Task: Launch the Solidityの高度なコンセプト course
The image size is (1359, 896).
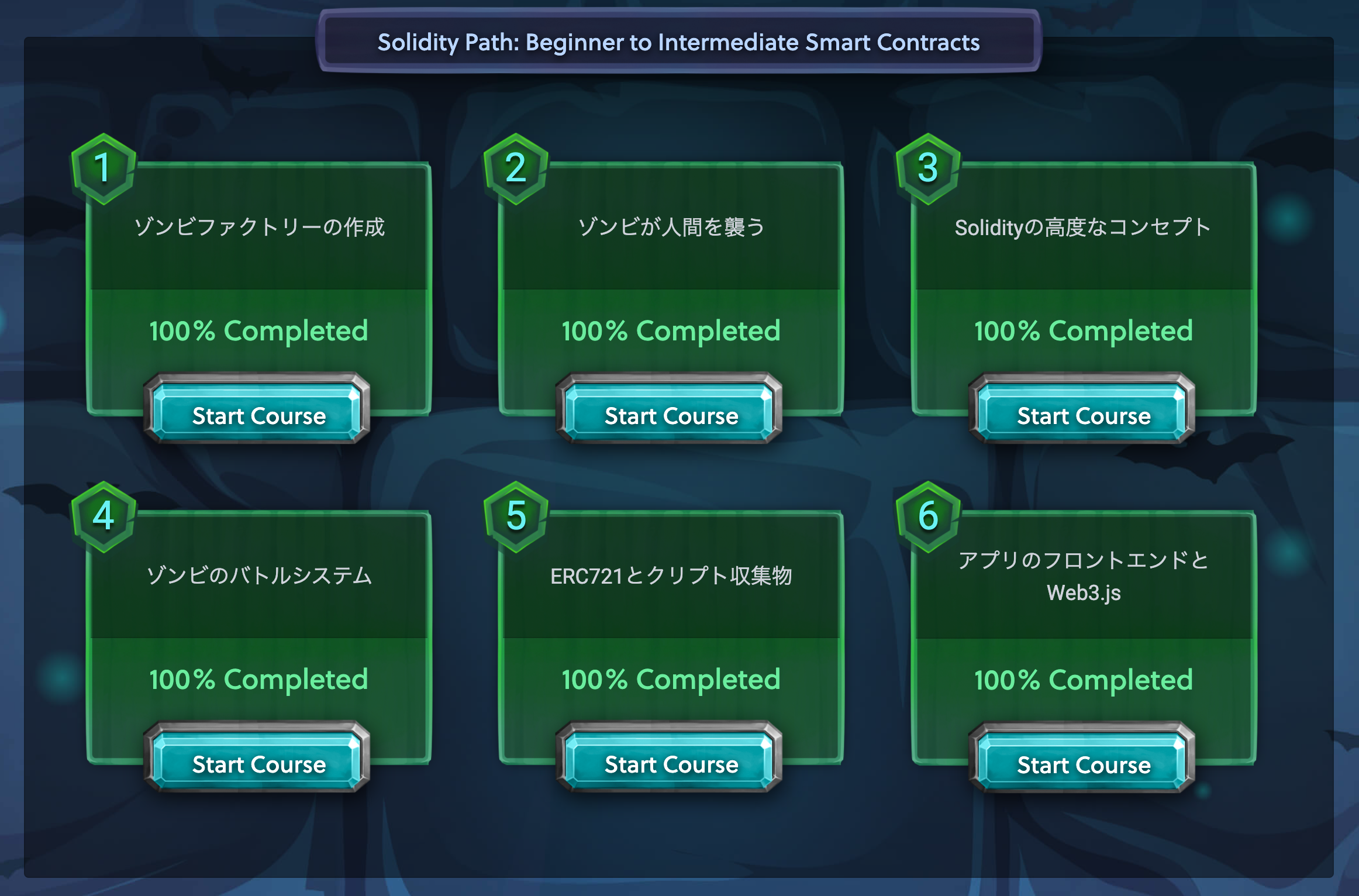Action: pyautogui.click(x=1082, y=416)
